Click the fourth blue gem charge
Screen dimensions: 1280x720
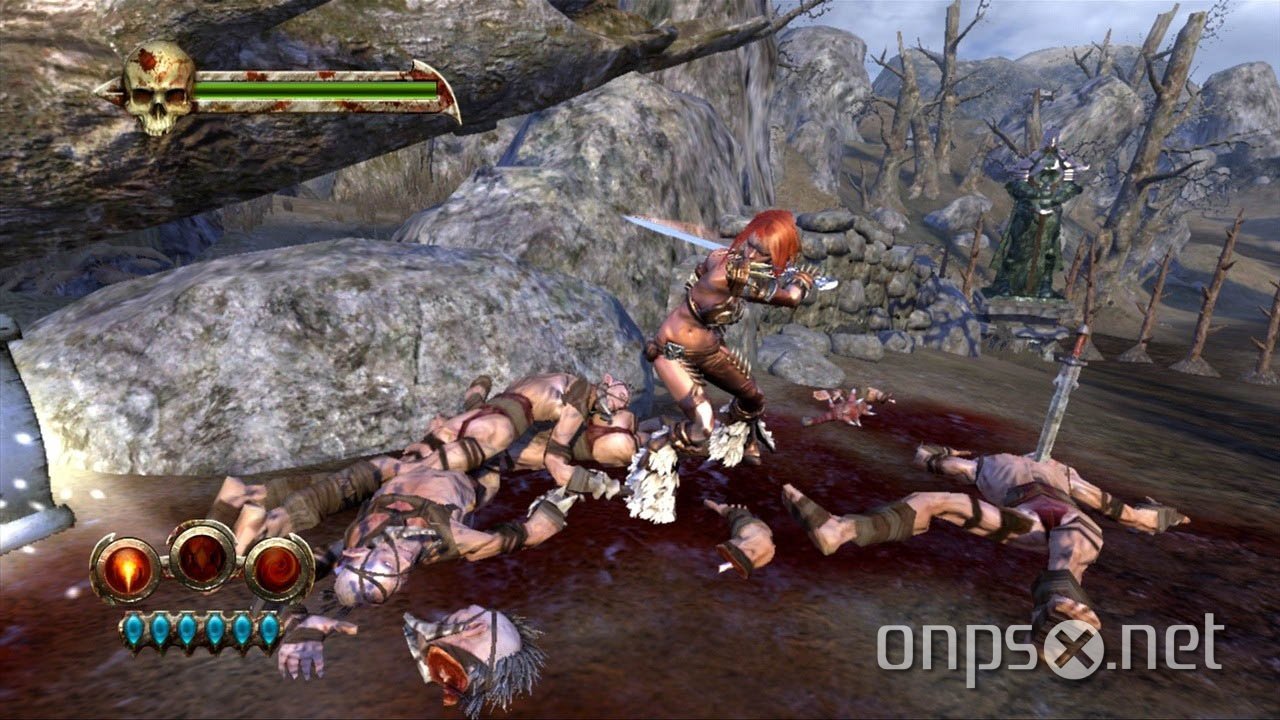point(214,628)
